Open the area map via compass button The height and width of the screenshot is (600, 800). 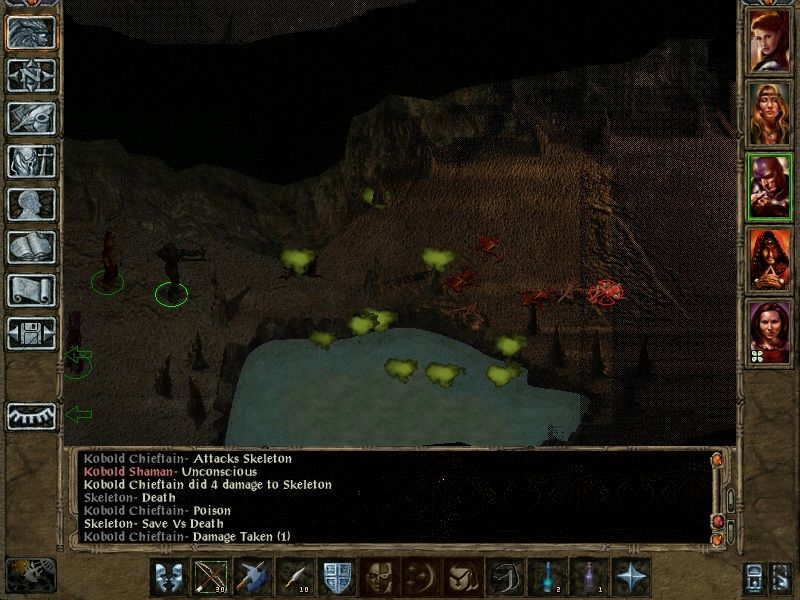31,75
